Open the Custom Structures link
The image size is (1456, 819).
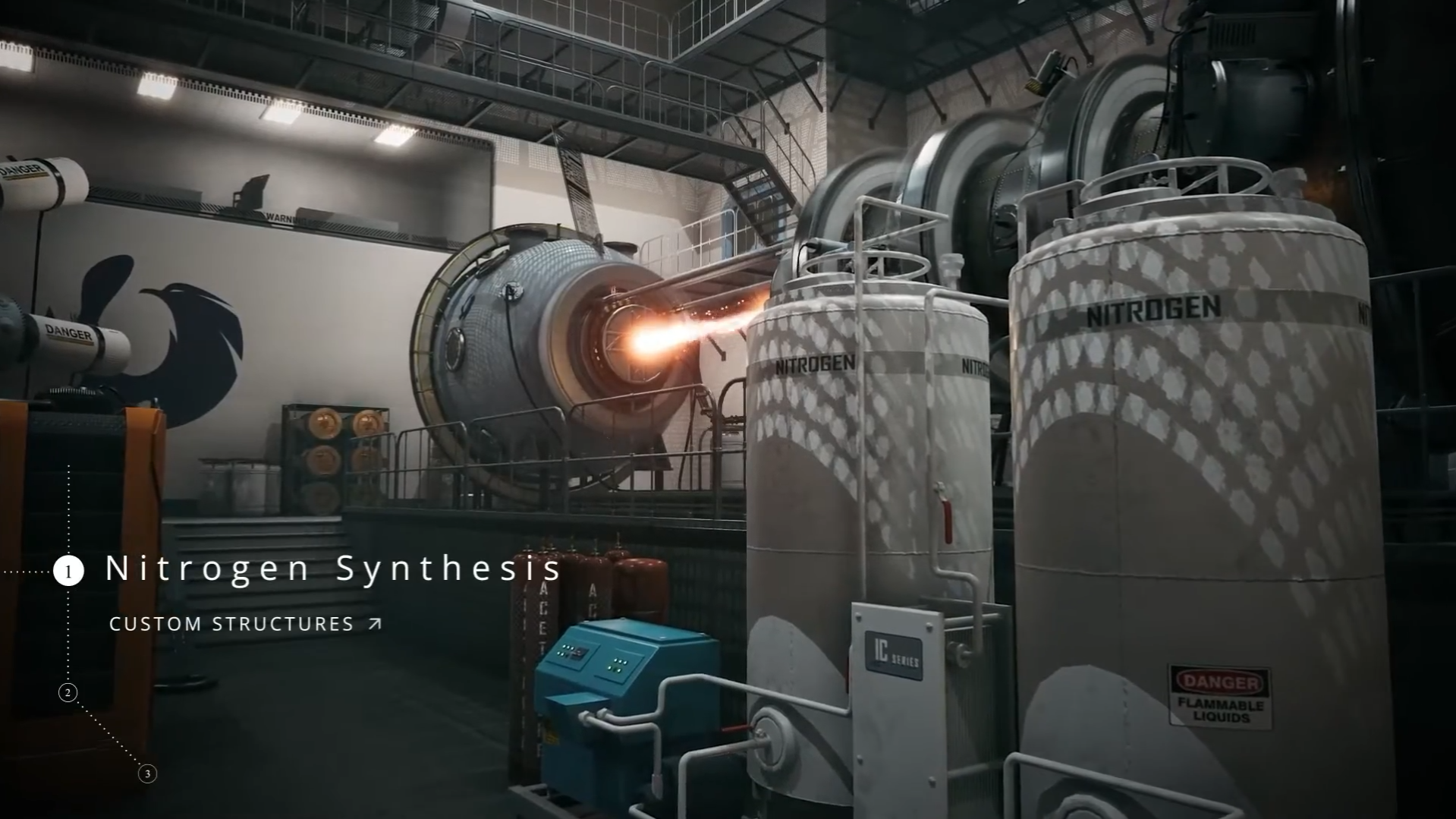coord(245,624)
